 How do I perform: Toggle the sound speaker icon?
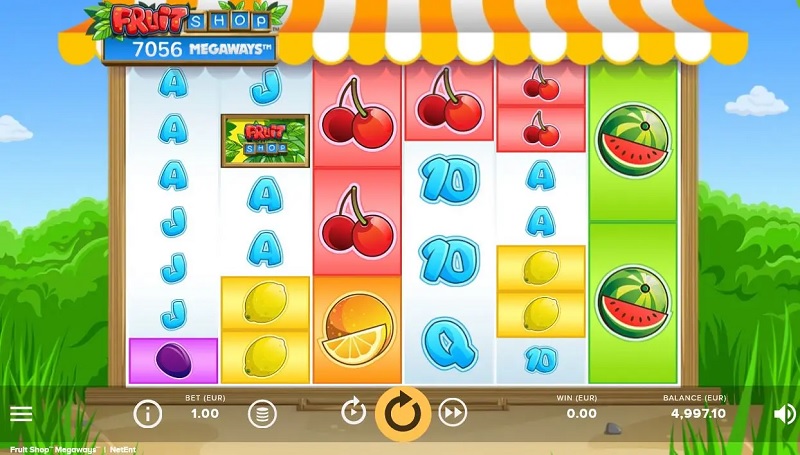coord(783,413)
